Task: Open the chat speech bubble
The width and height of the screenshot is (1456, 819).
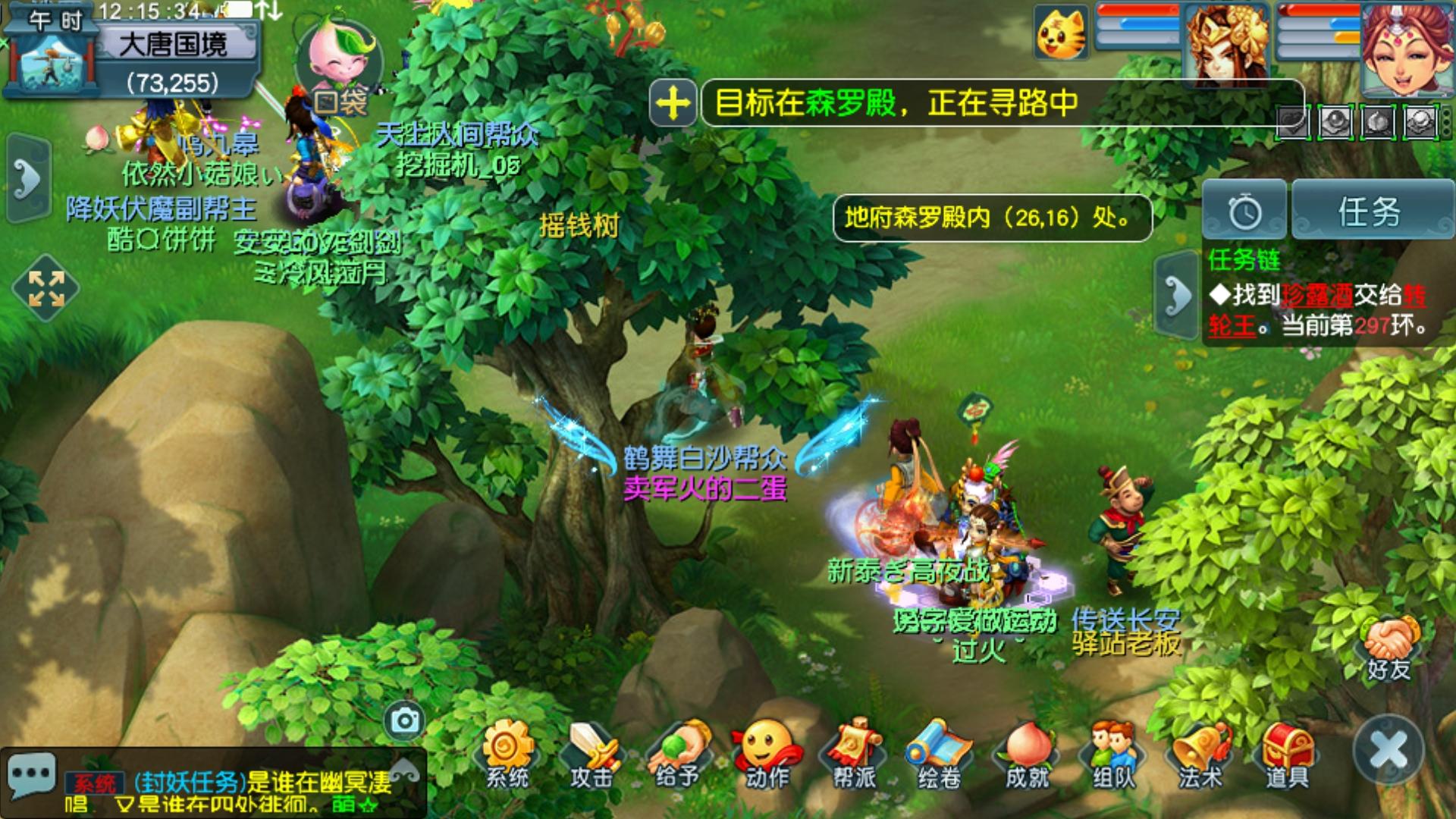Action: [31, 774]
